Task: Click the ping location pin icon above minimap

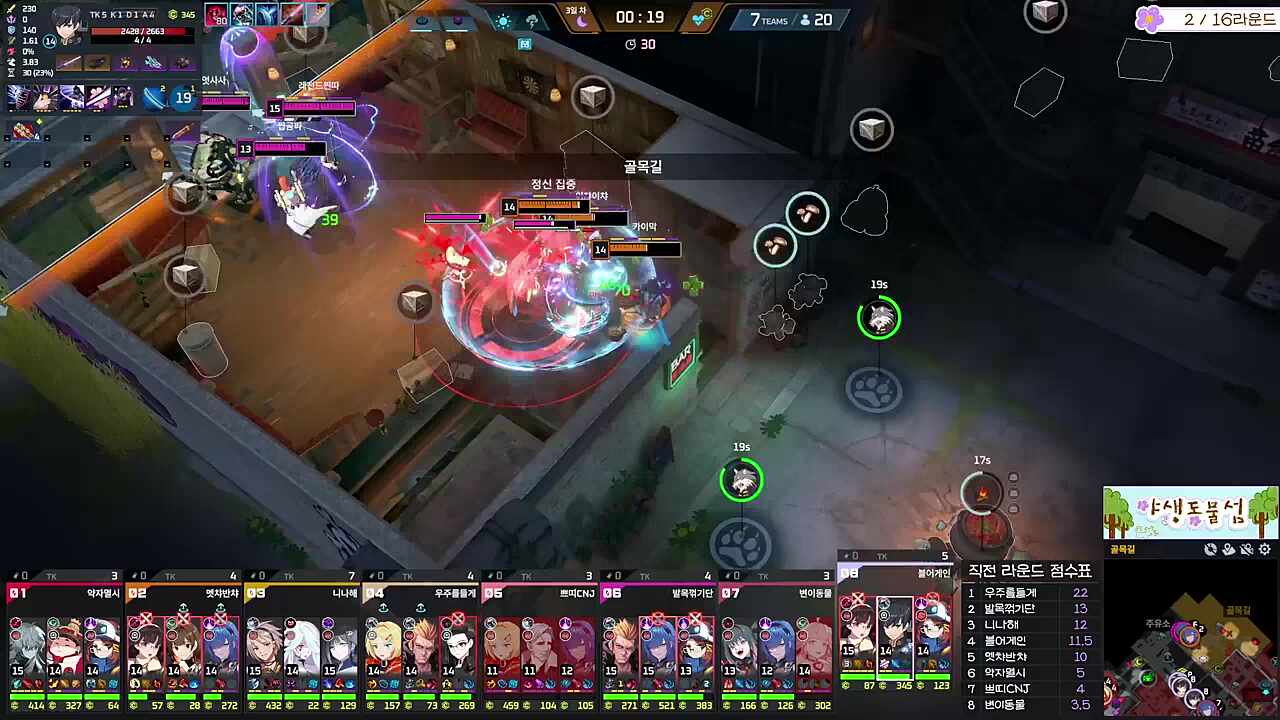Action: (x=1229, y=549)
